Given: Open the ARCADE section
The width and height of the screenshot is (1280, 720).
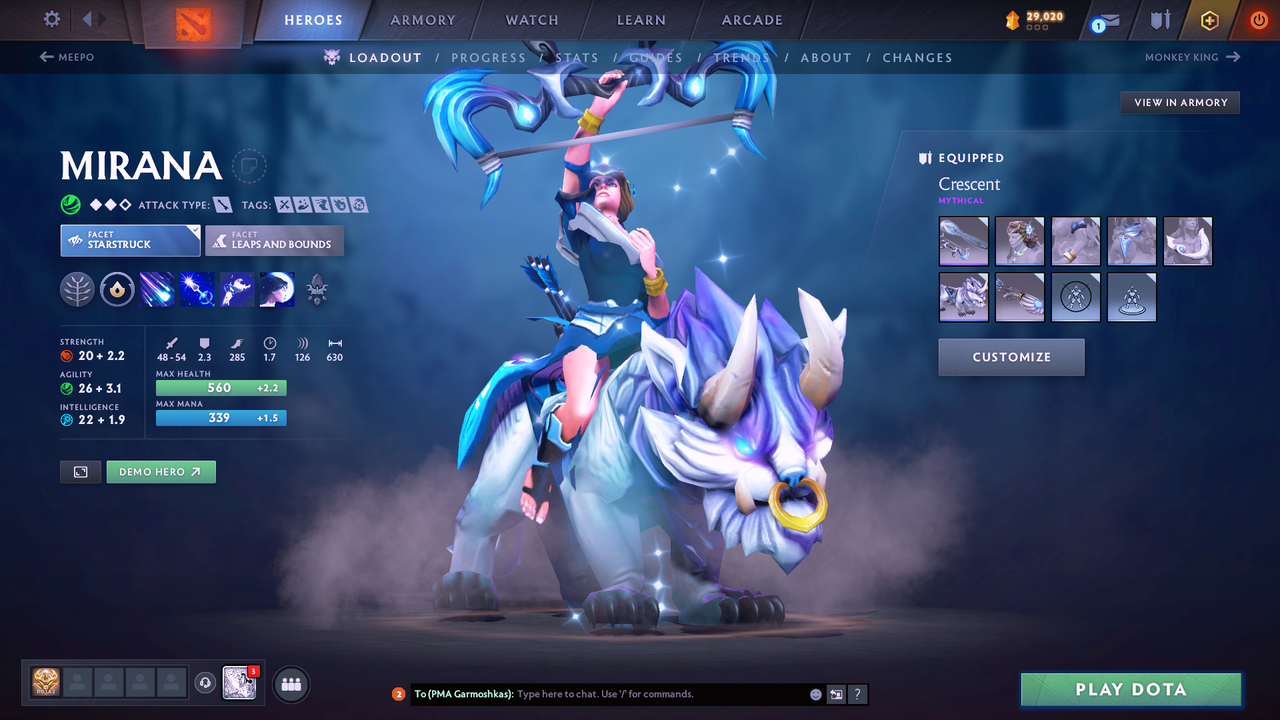Looking at the screenshot, I should 751,19.
